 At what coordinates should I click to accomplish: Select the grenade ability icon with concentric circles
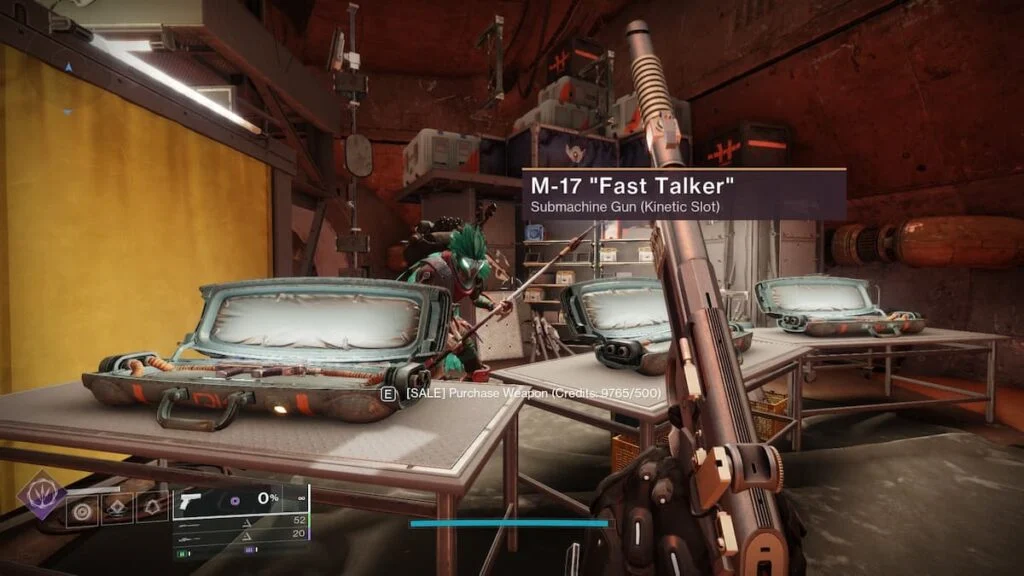click(82, 510)
